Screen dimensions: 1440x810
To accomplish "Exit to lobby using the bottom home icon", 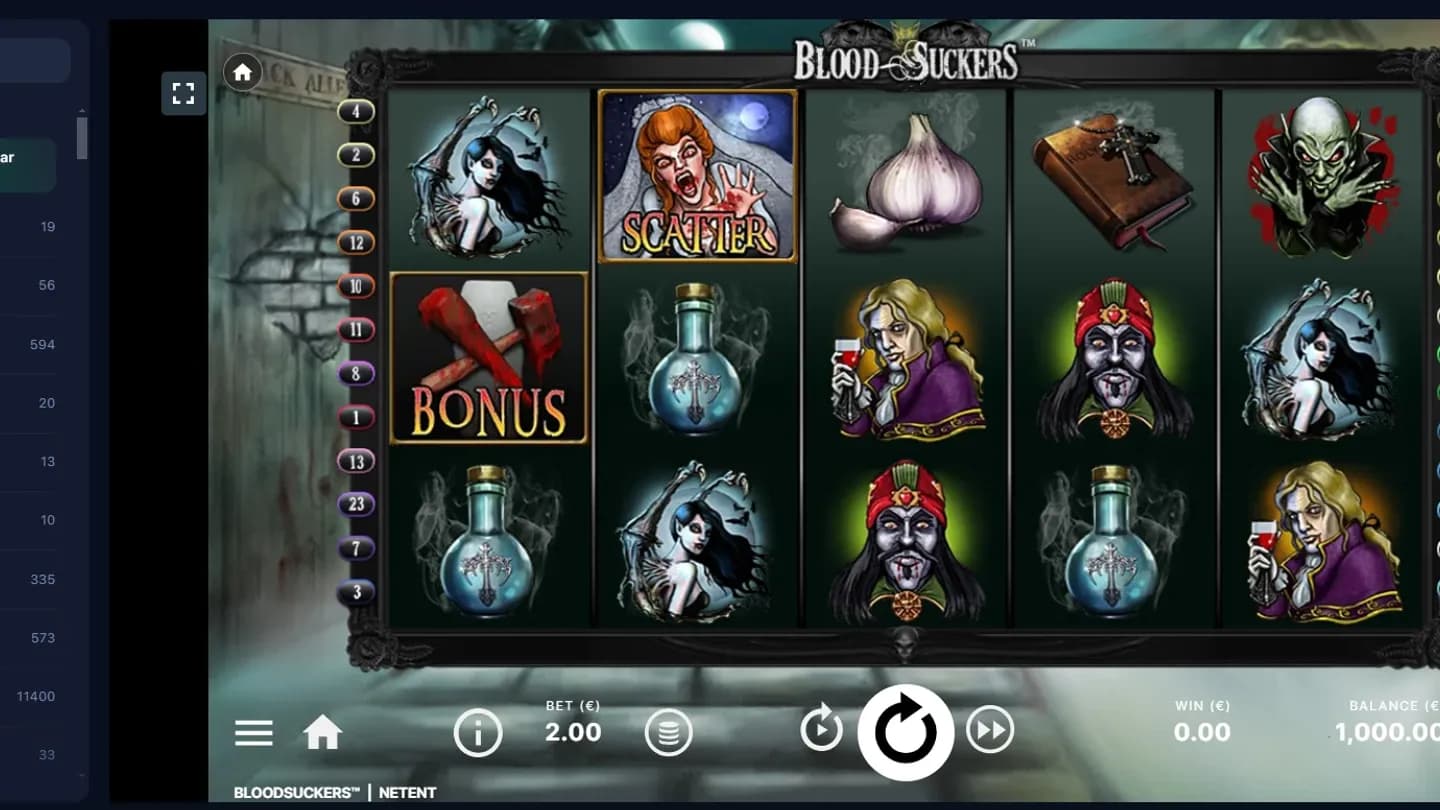I will (x=322, y=732).
